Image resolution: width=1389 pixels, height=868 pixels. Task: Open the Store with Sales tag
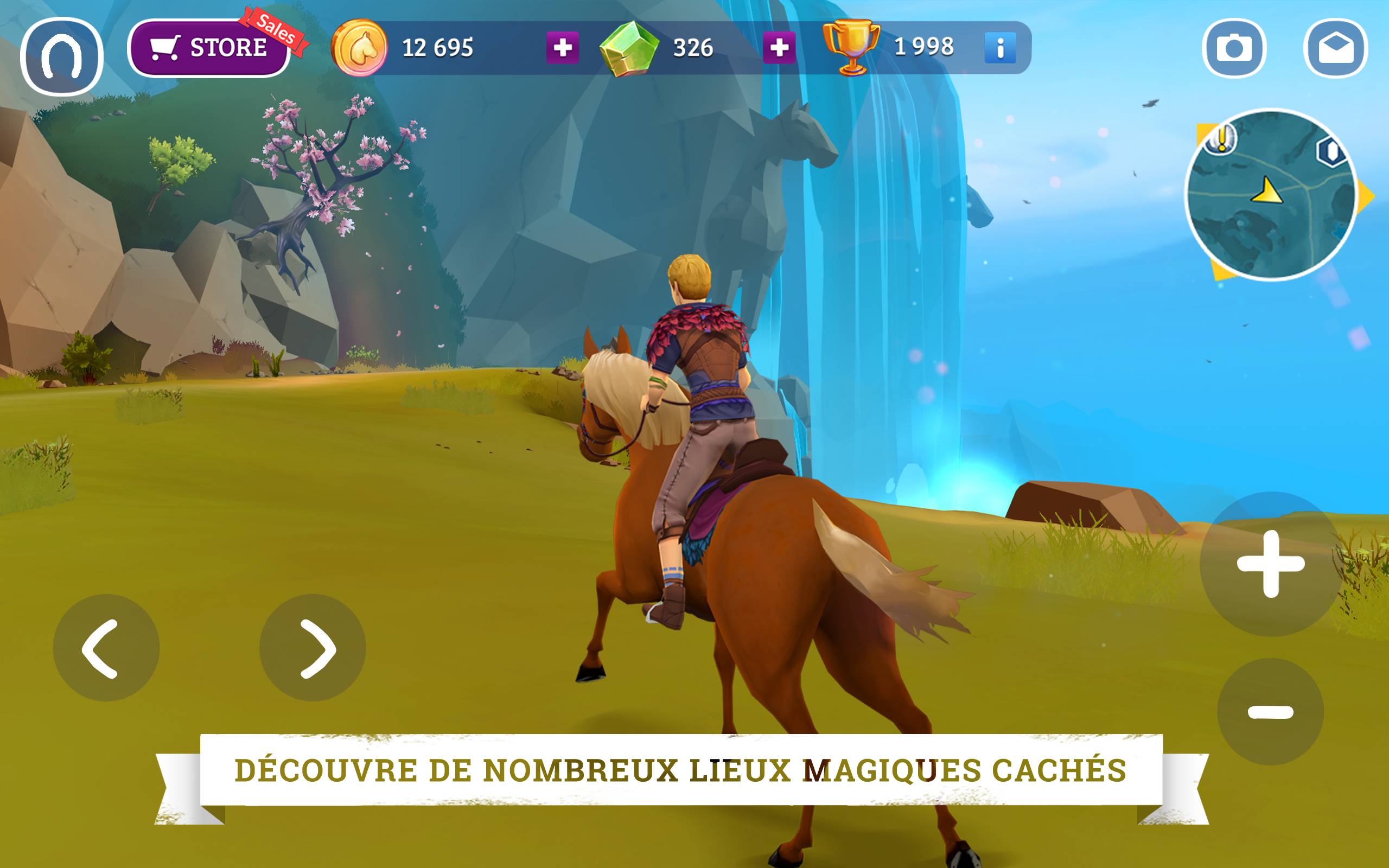(x=209, y=48)
